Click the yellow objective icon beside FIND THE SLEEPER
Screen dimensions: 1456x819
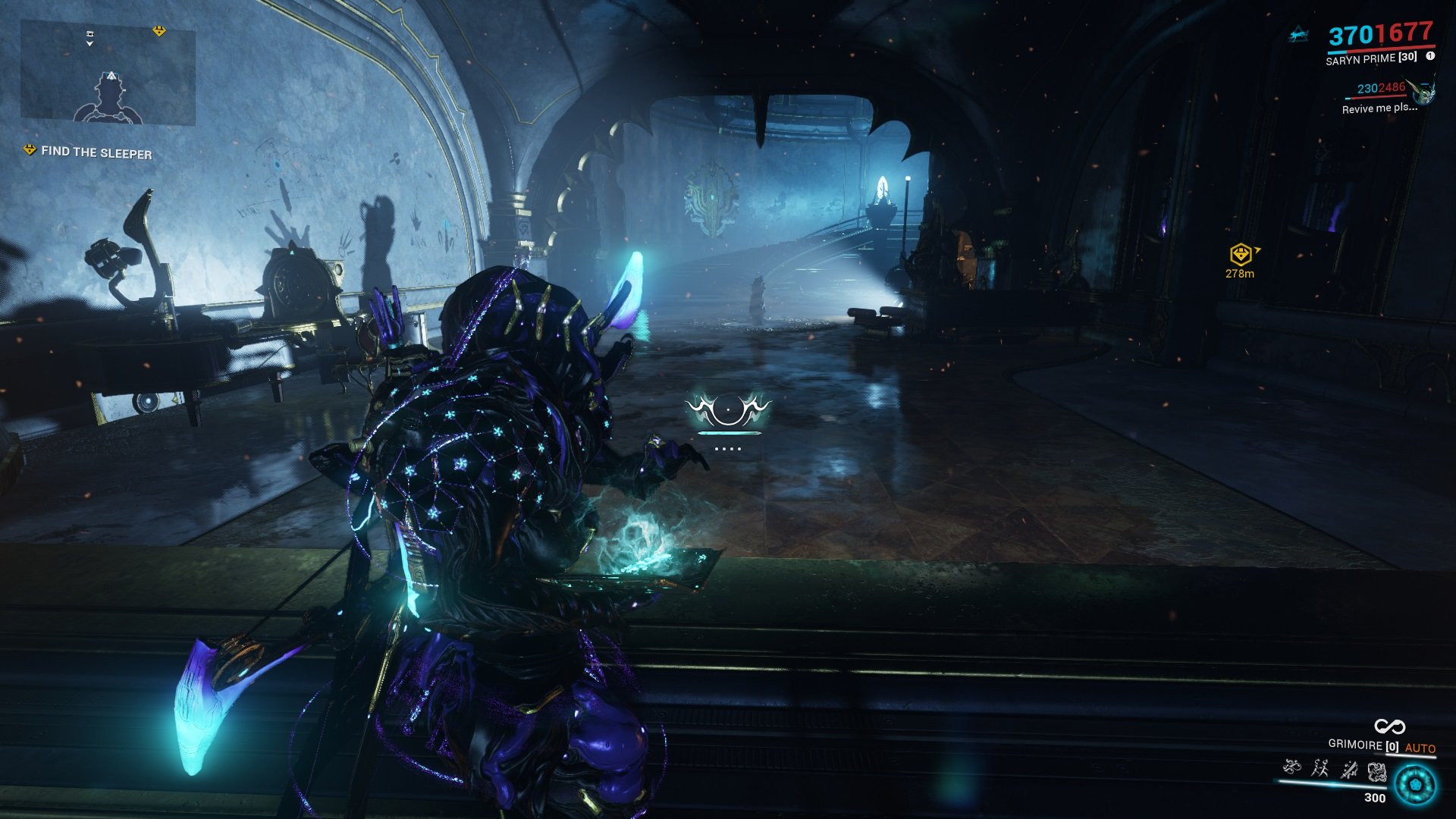28,152
